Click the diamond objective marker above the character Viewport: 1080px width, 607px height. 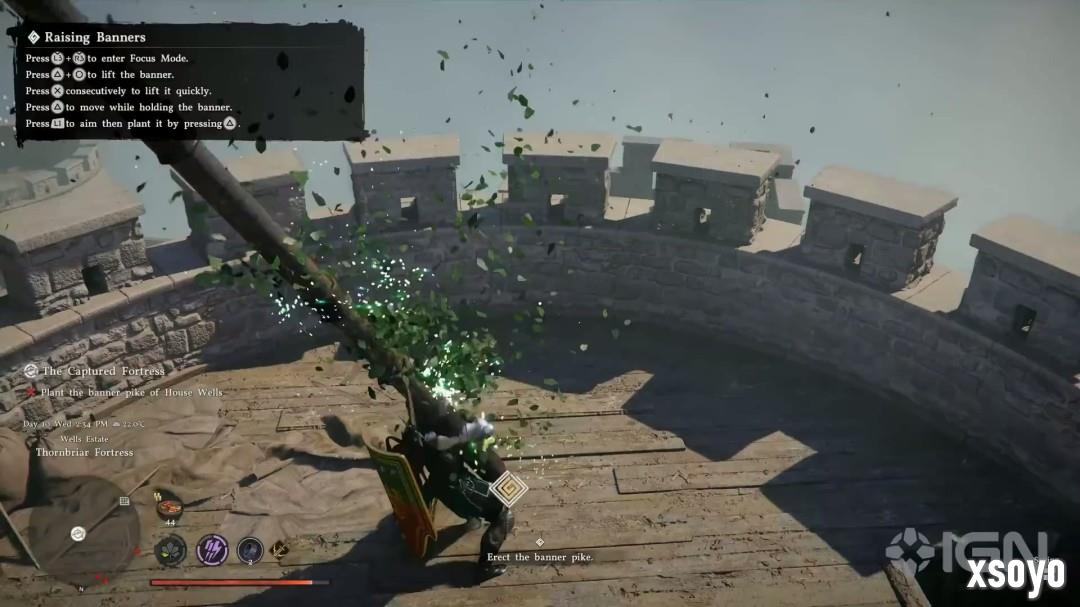coord(510,488)
